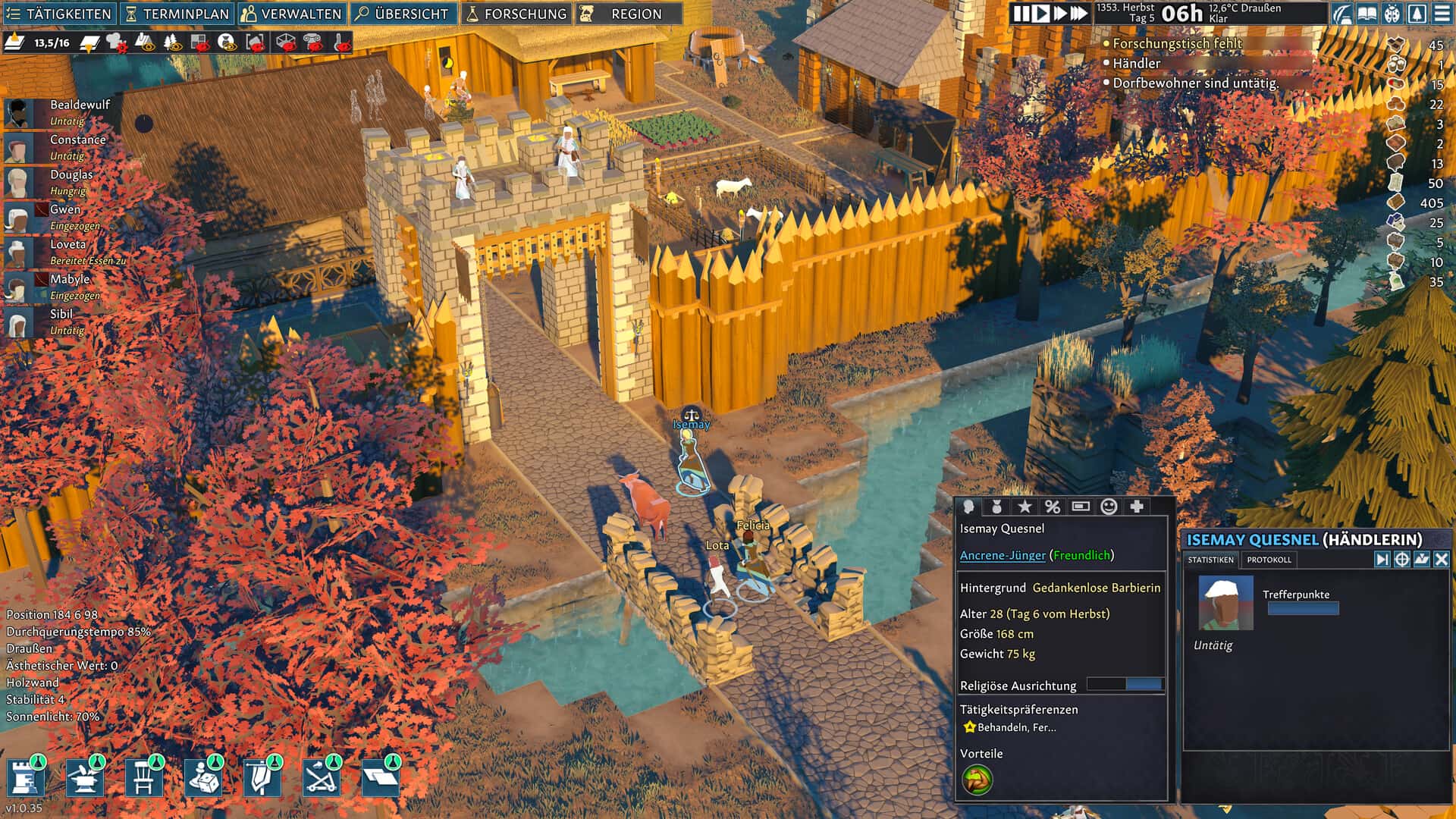Viewport: 1456px width, 819px height.
Task: Select villager Bealdewulf from the list
Action: coord(79,105)
